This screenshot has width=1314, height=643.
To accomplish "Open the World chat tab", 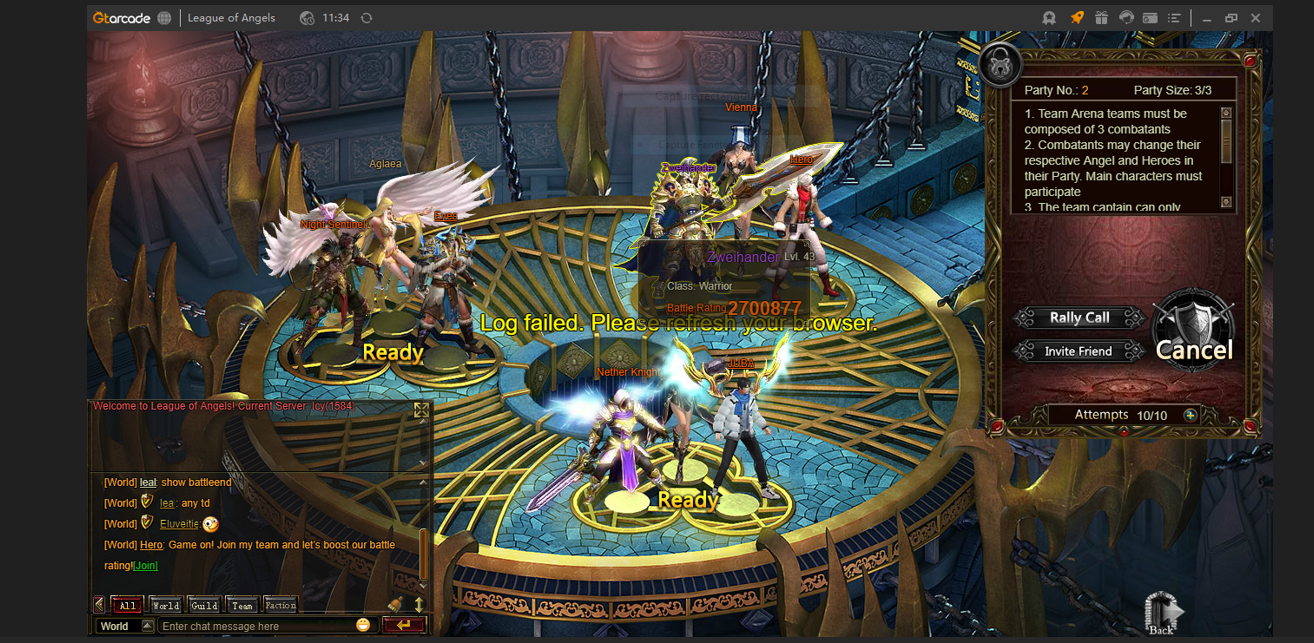I will 165,605.
